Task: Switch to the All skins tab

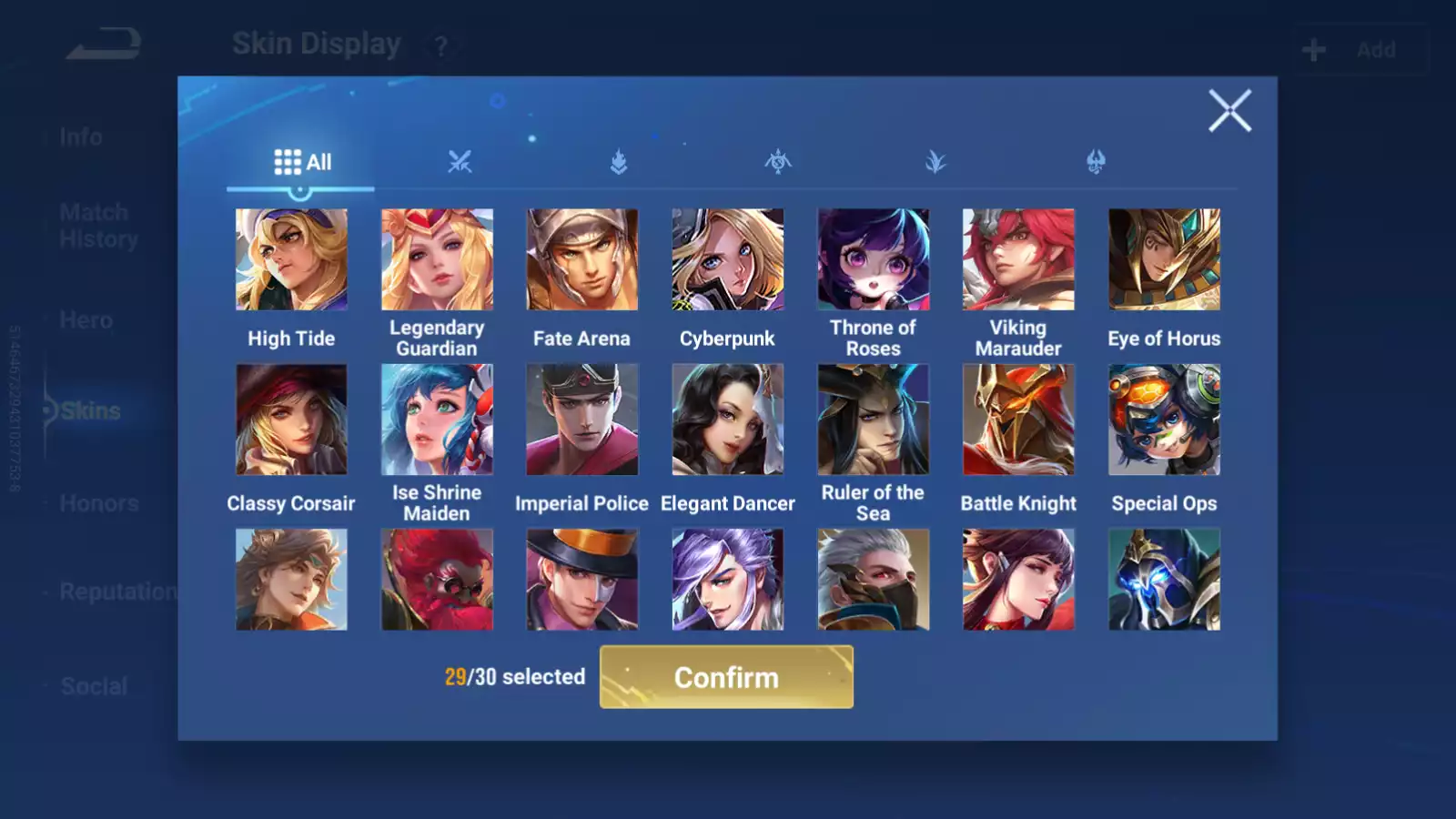Action: 302,162
